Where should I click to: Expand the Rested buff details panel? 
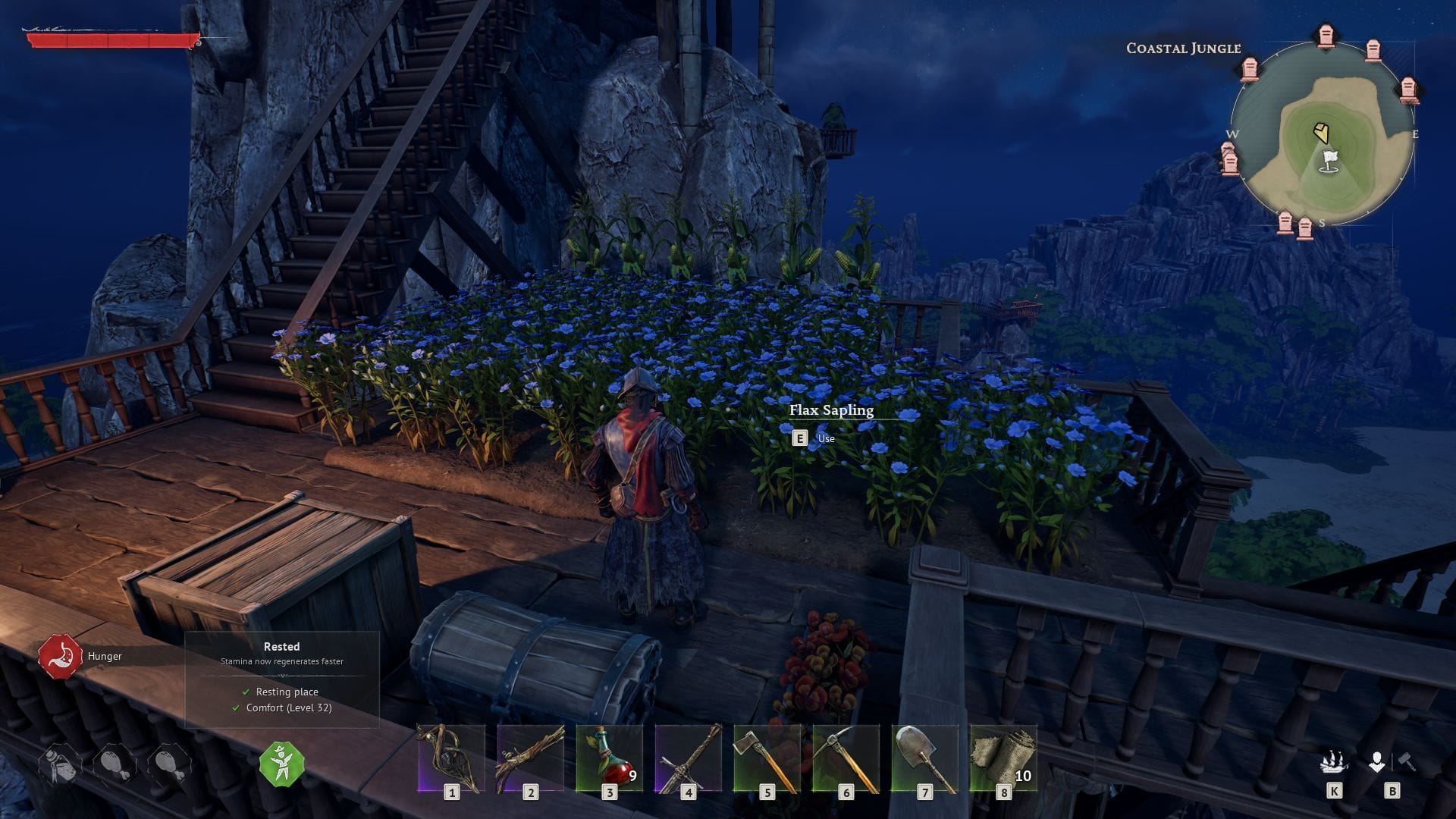click(x=281, y=647)
